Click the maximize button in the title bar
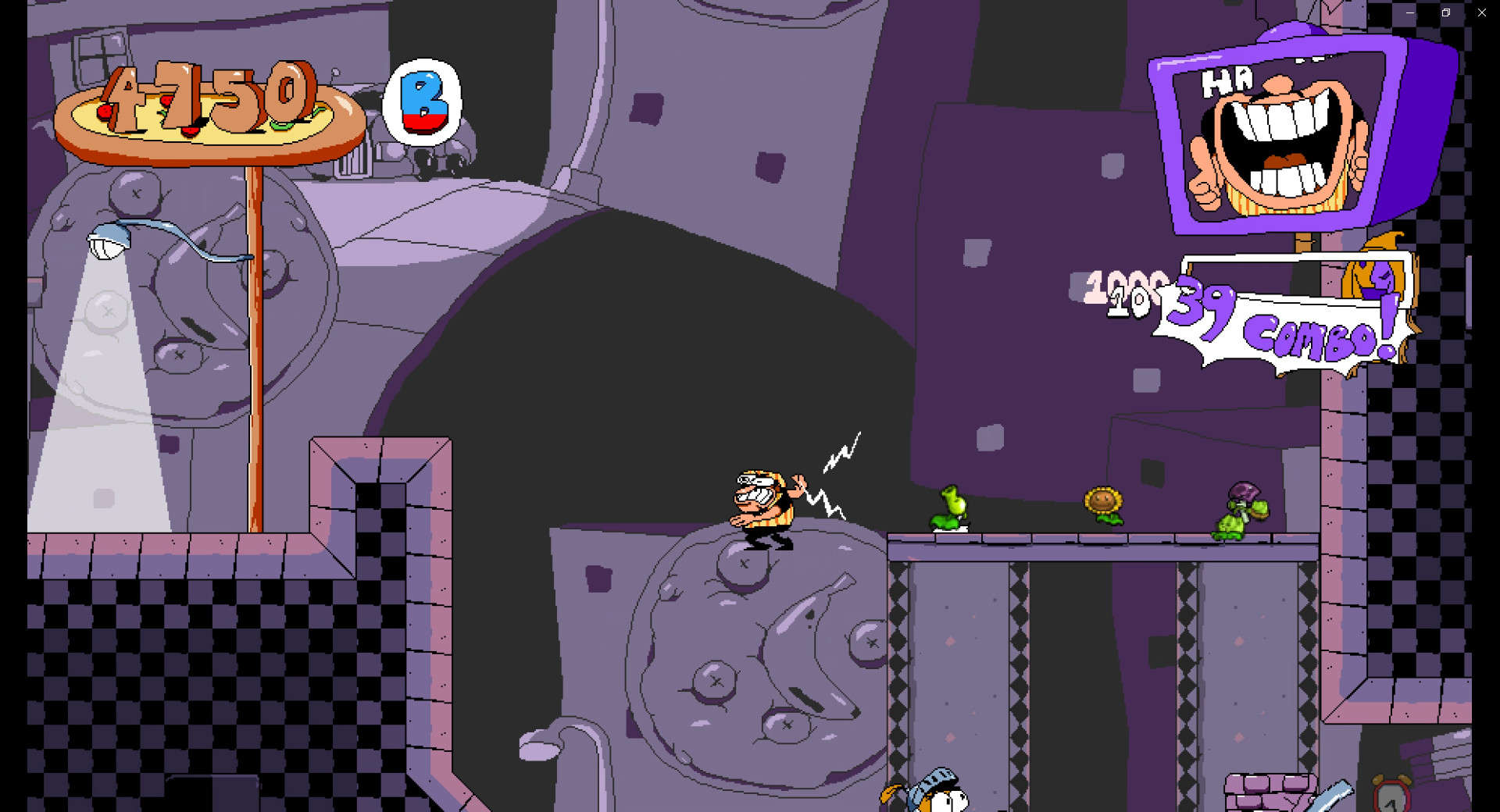 click(x=1445, y=12)
